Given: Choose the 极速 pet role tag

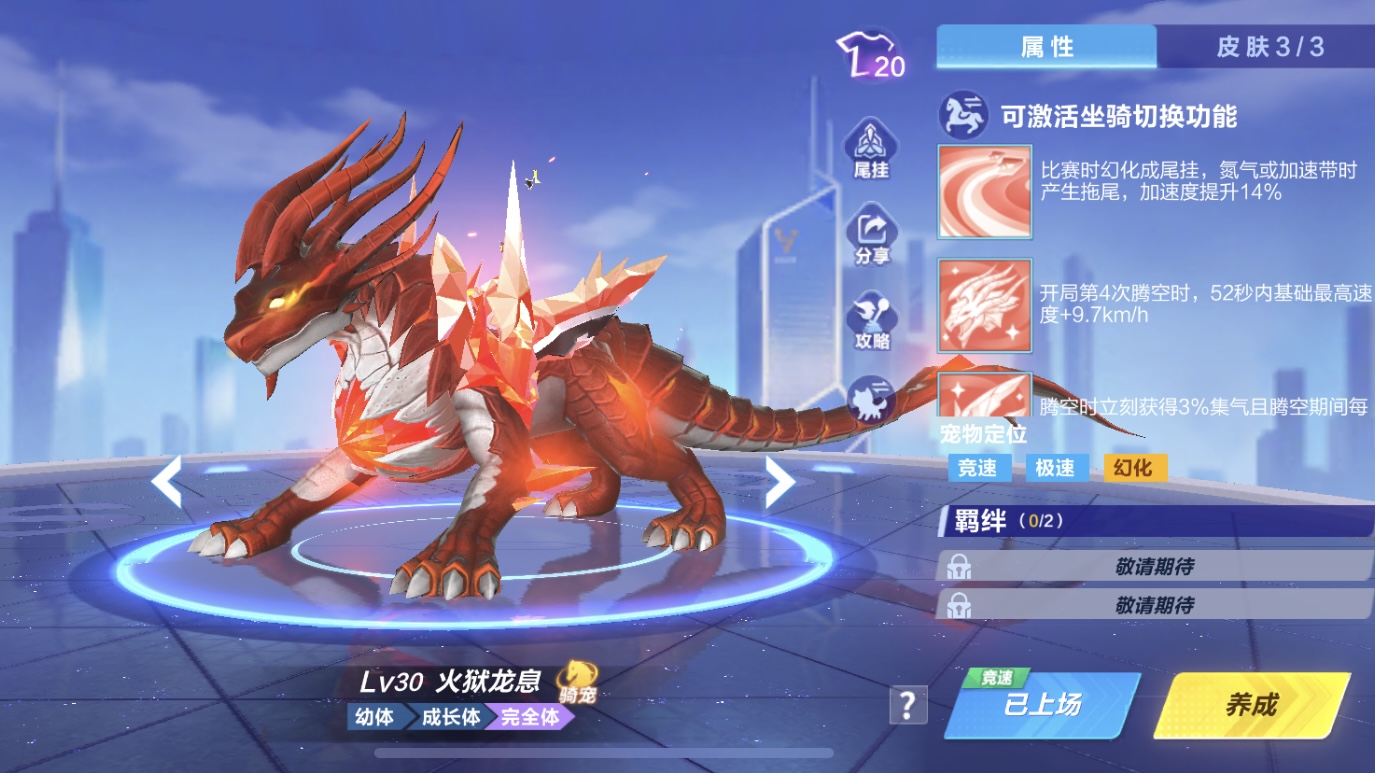Looking at the screenshot, I should click(1055, 467).
